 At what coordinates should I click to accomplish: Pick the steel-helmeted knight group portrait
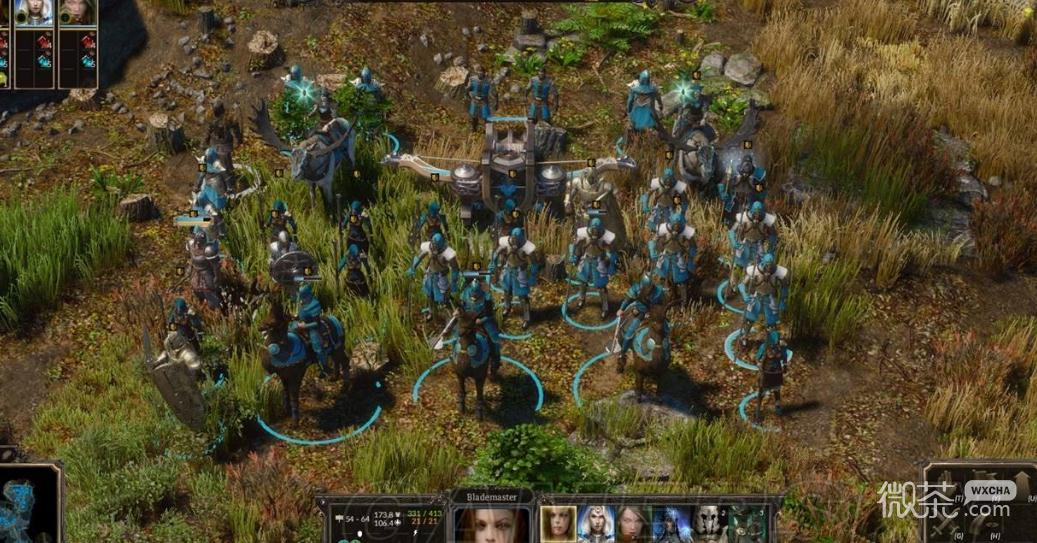pyautogui.click(x=709, y=523)
